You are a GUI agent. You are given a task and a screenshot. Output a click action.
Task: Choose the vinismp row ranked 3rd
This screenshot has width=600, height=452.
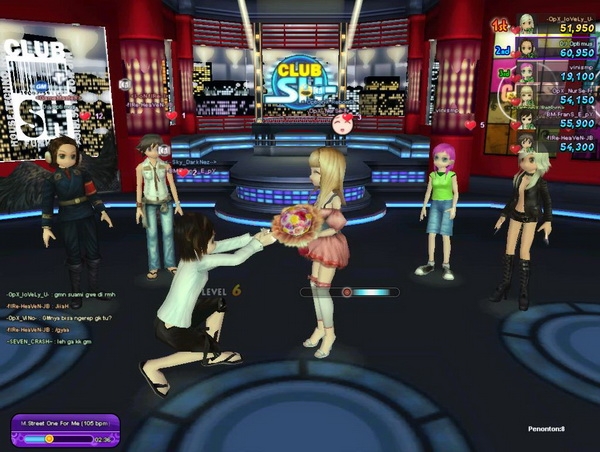click(x=555, y=72)
